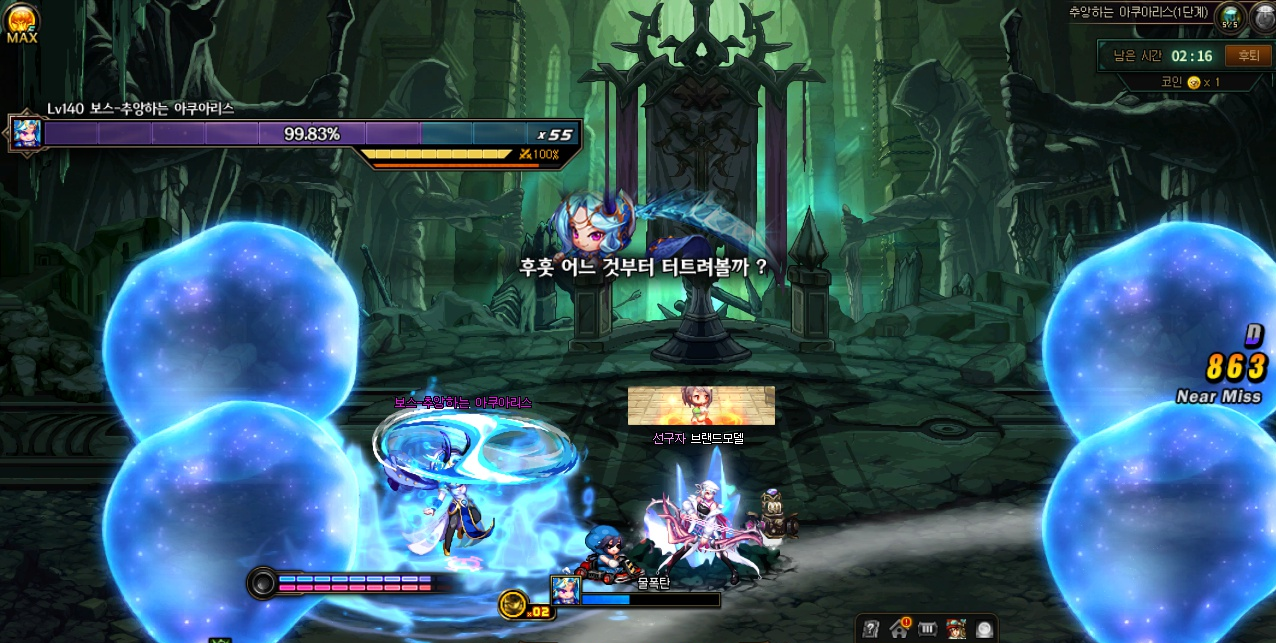Viewport: 1276px width, 643px height.
Task: Click the grey crystal orb icon
Action: pos(985,629)
